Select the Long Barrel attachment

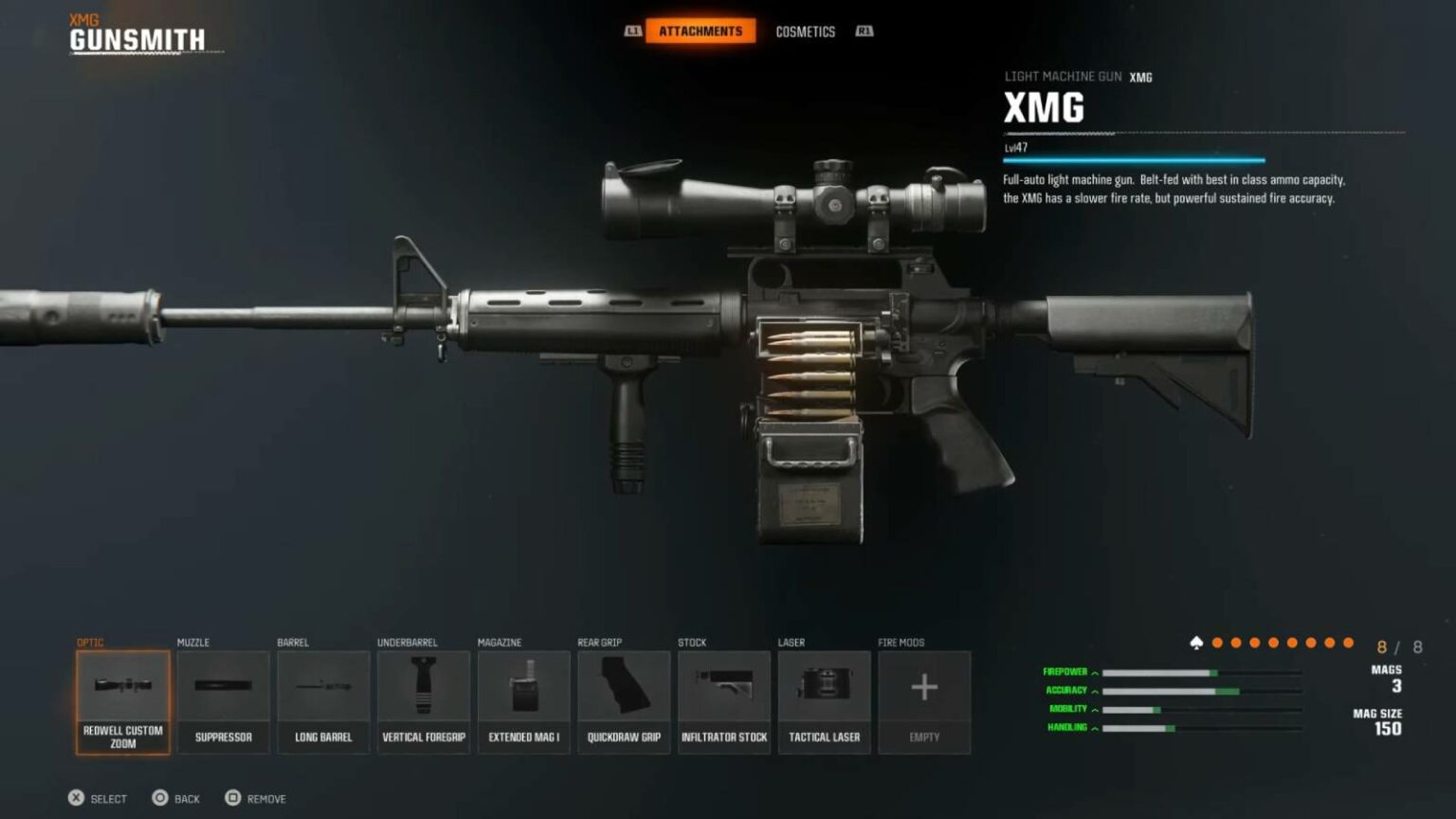click(322, 701)
